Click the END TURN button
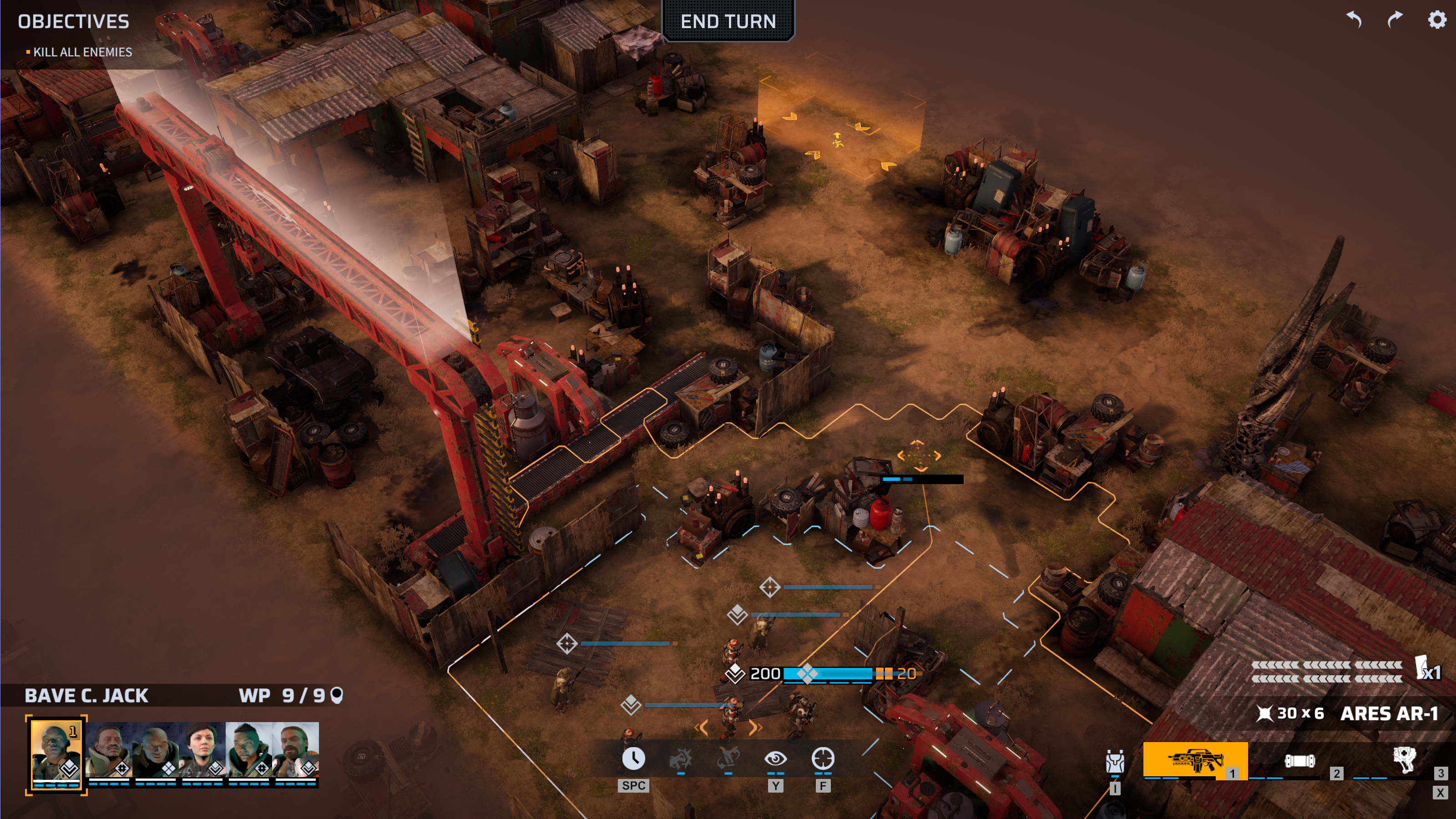 pyautogui.click(x=728, y=21)
